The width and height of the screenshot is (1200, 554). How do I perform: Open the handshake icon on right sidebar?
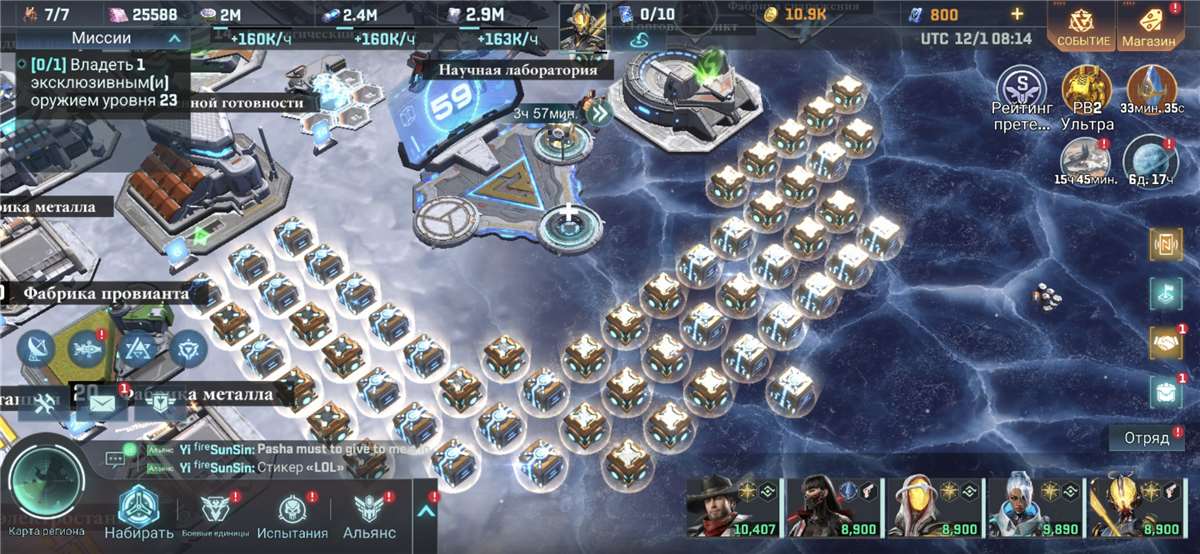(1164, 342)
